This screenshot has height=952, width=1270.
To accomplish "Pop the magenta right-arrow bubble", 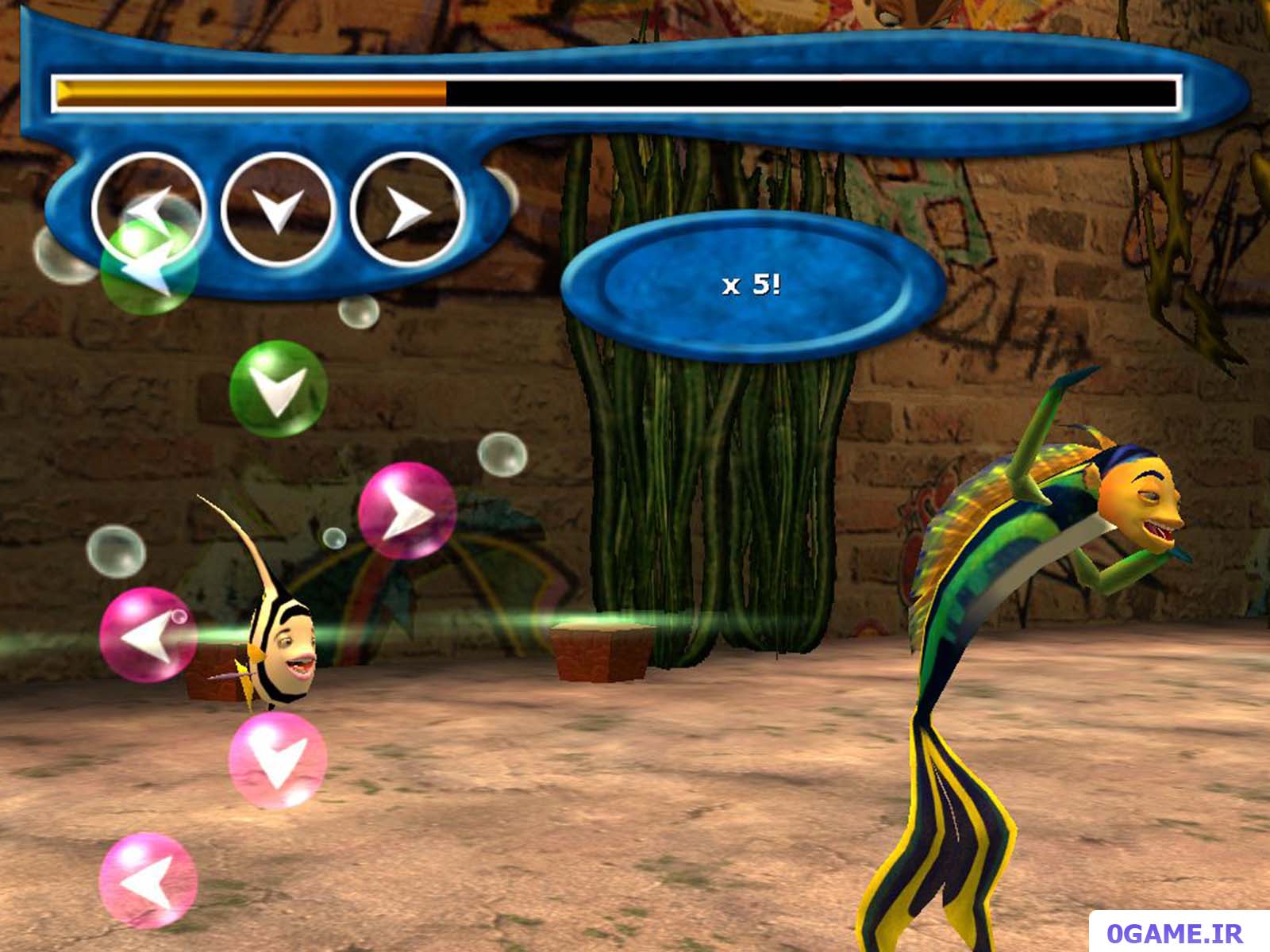I will (406, 512).
